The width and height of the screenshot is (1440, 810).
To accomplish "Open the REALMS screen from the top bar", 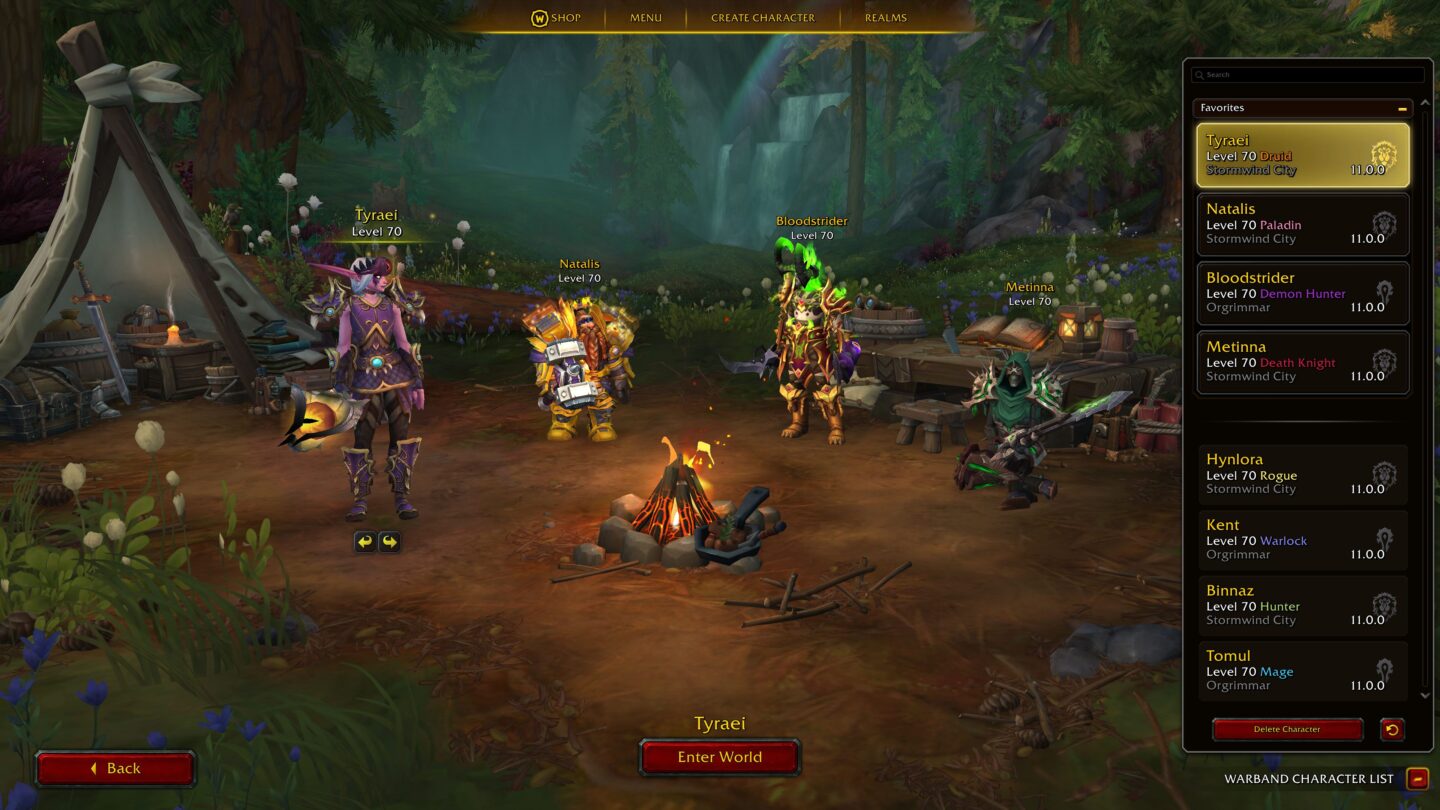I will click(885, 17).
